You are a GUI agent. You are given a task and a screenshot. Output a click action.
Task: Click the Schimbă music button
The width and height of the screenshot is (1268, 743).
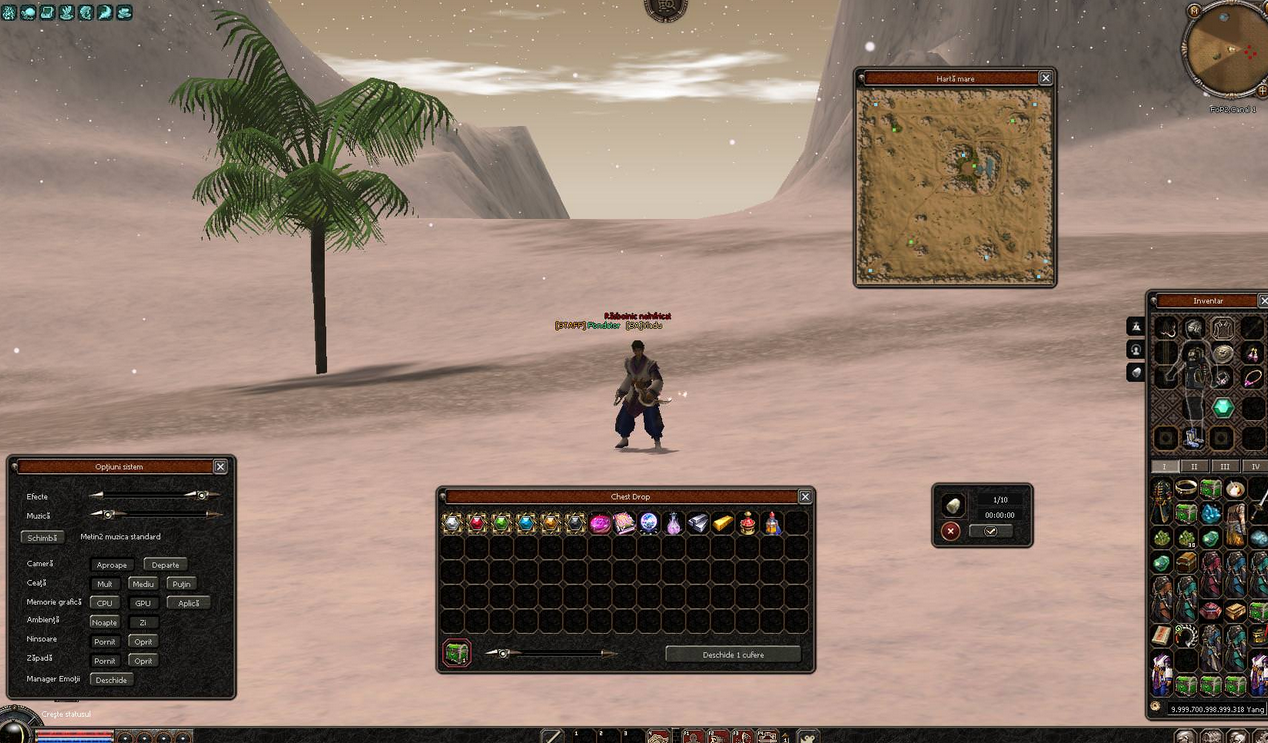point(43,537)
